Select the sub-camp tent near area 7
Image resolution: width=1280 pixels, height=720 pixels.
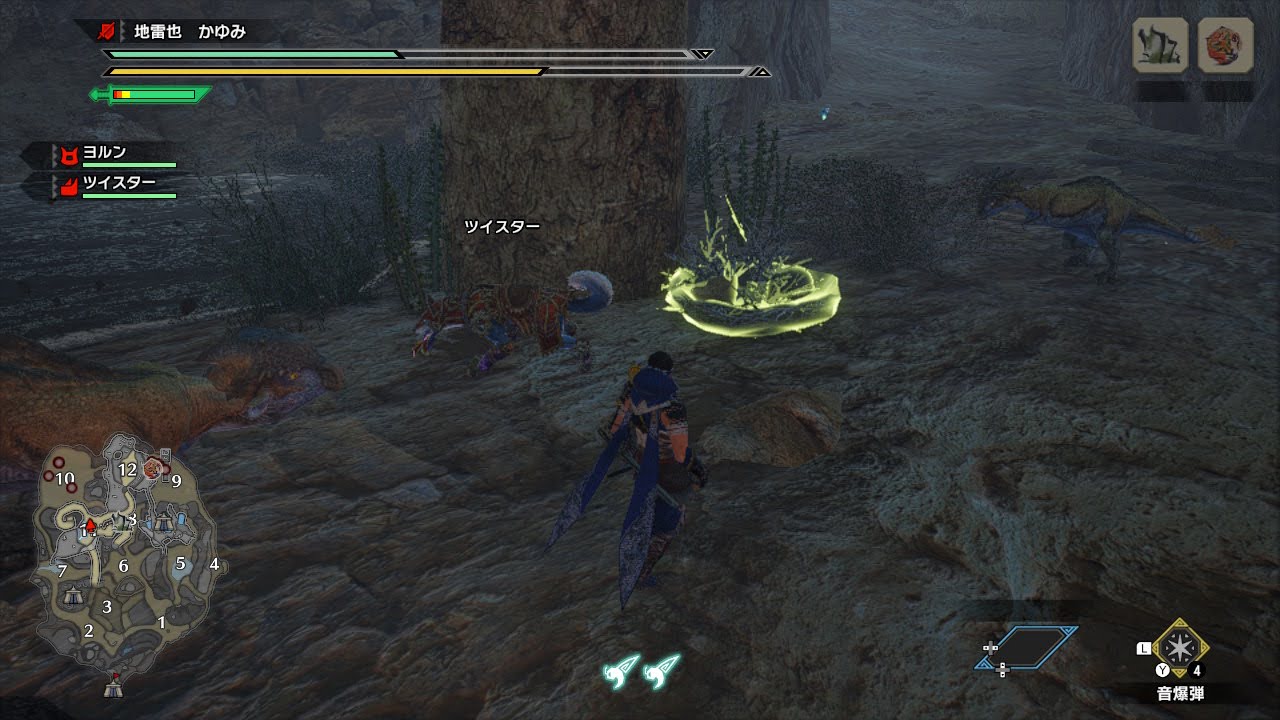tap(73, 596)
